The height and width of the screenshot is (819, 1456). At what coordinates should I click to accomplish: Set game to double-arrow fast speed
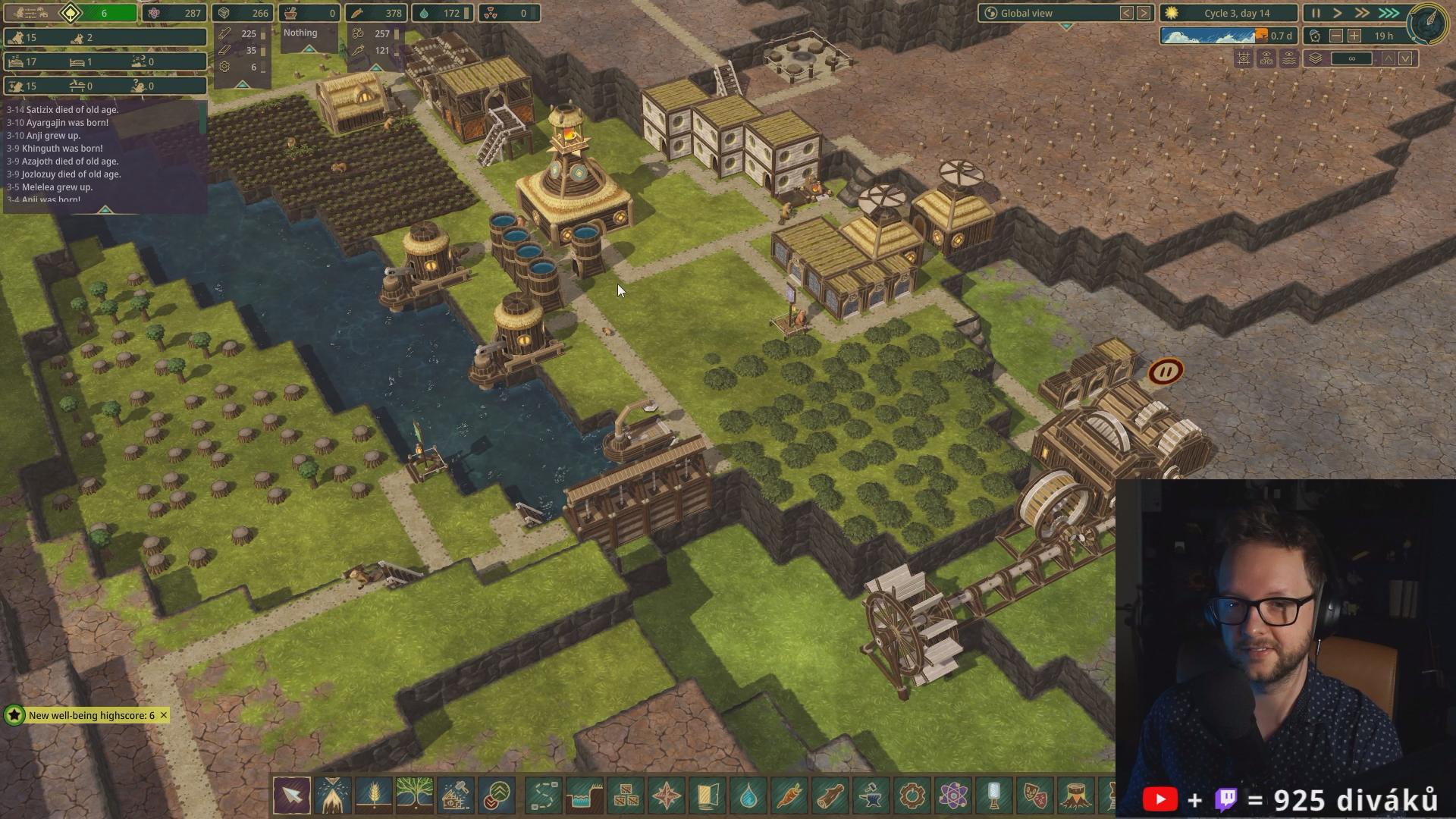[1362, 13]
